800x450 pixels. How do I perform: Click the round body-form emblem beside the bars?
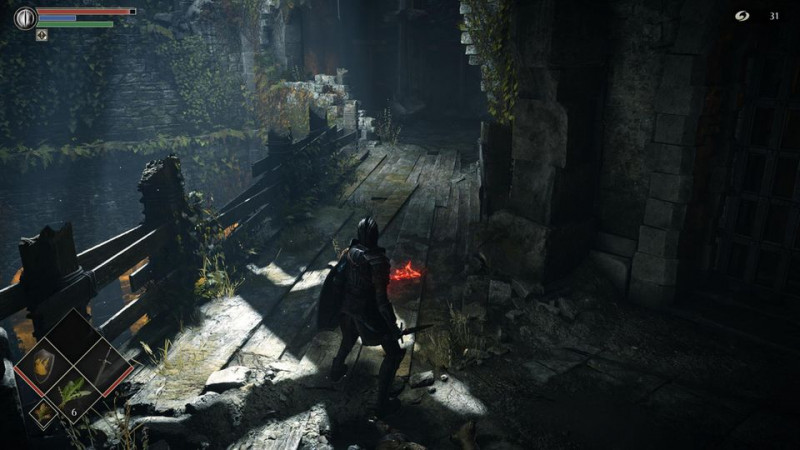[25, 17]
